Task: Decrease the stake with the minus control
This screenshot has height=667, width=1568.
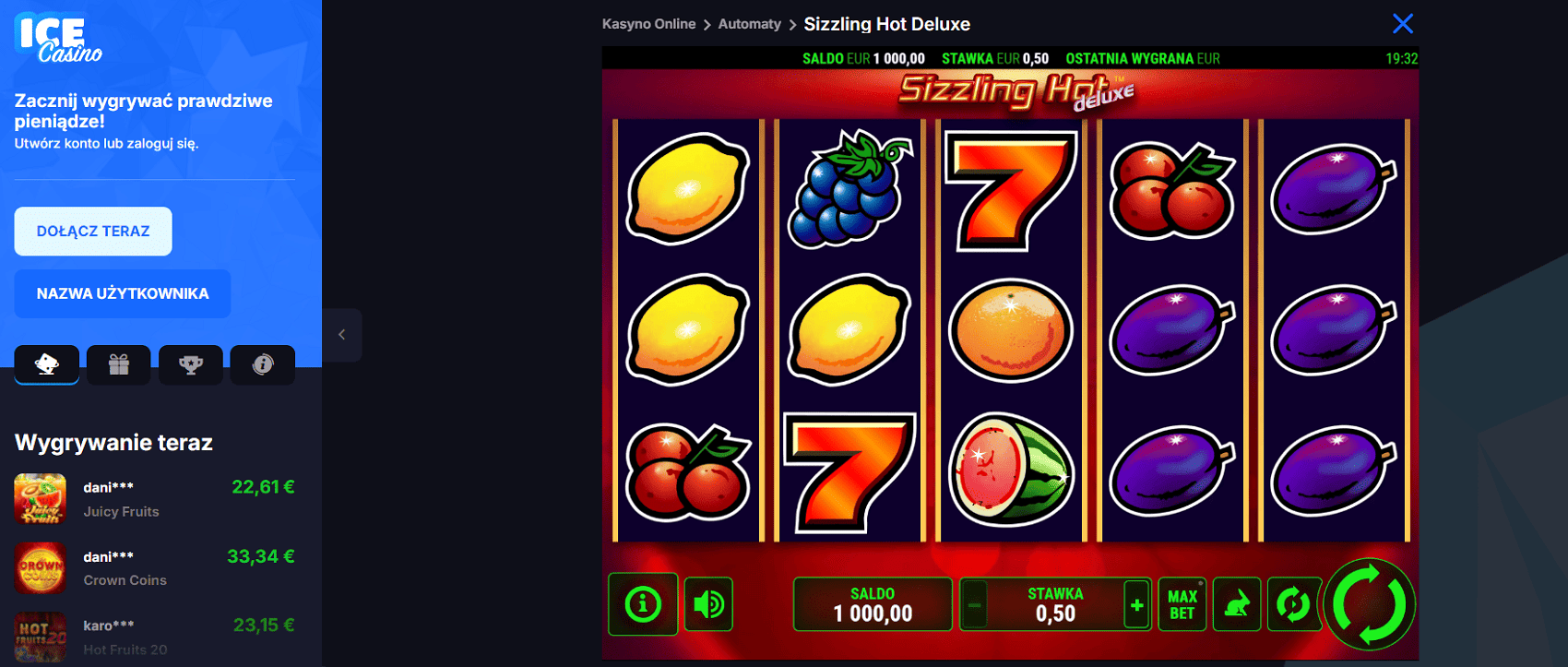Action: (x=975, y=604)
